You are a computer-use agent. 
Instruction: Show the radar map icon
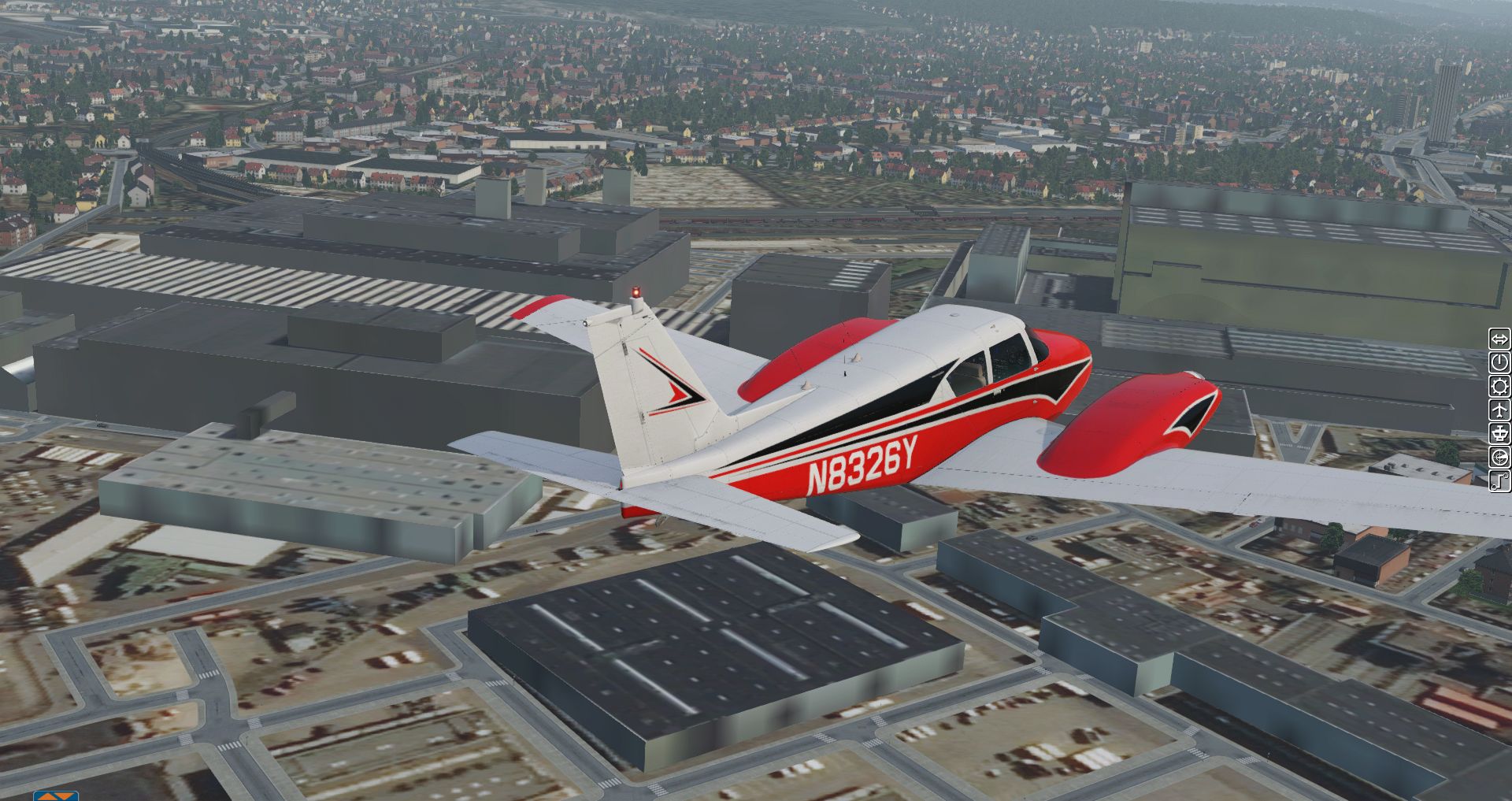pyautogui.click(x=1499, y=457)
